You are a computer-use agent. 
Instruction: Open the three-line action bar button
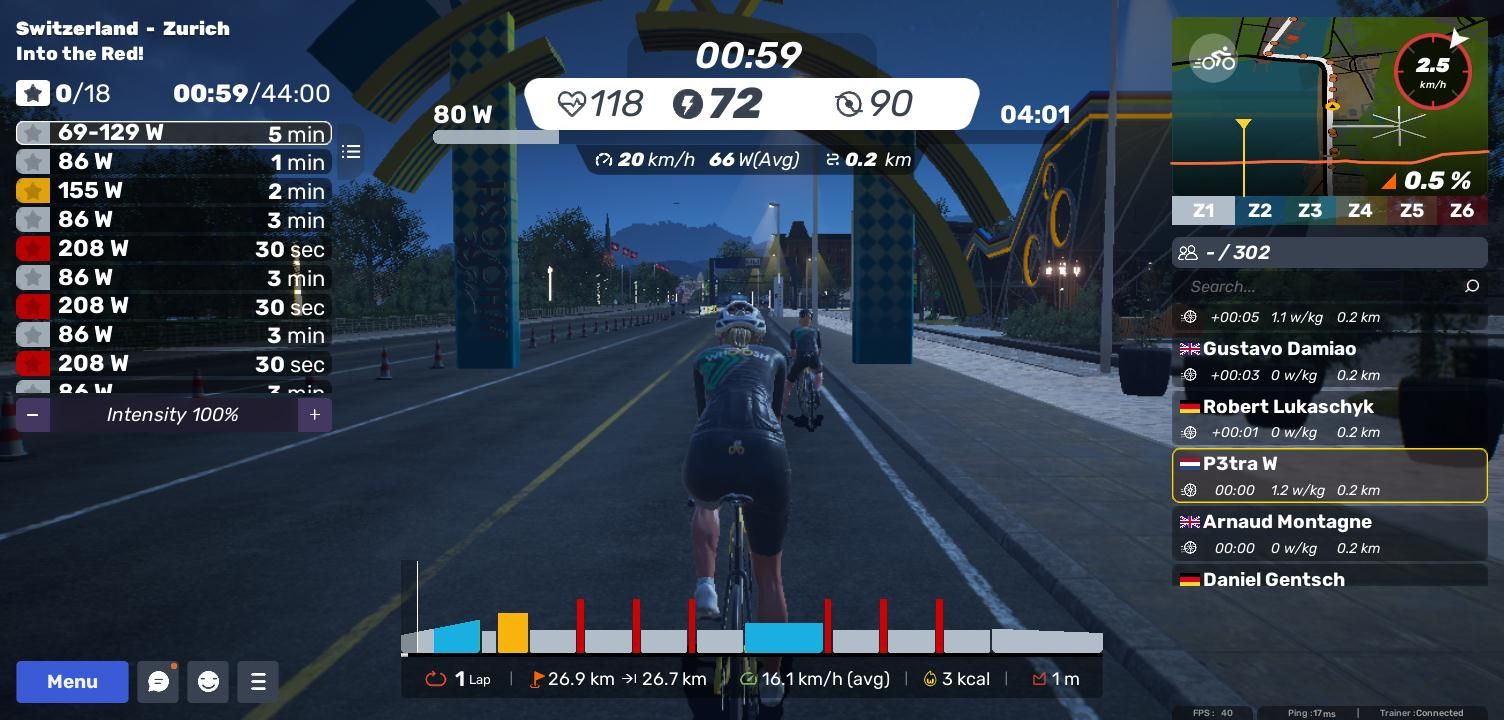point(258,681)
